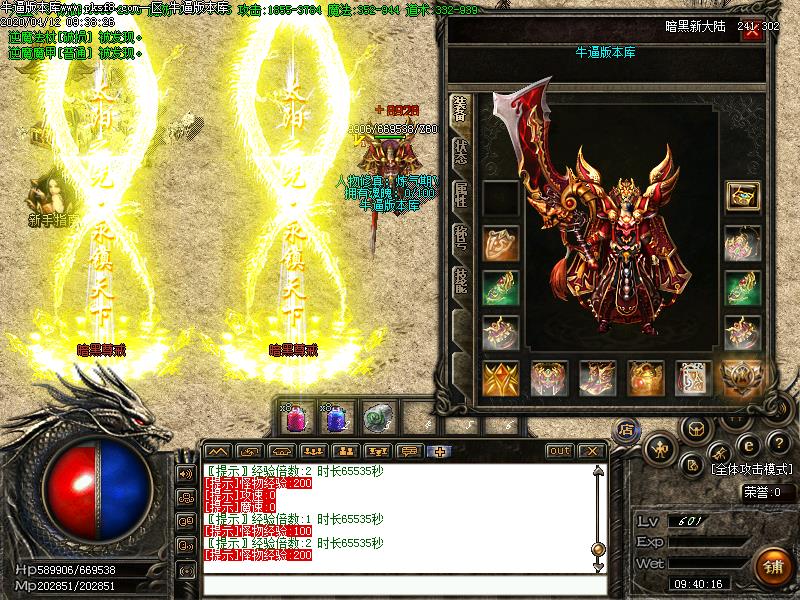Select the green scroll hotbar slot
Image resolution: width=800 pixels, height=600 pixels.
(376, 417)
